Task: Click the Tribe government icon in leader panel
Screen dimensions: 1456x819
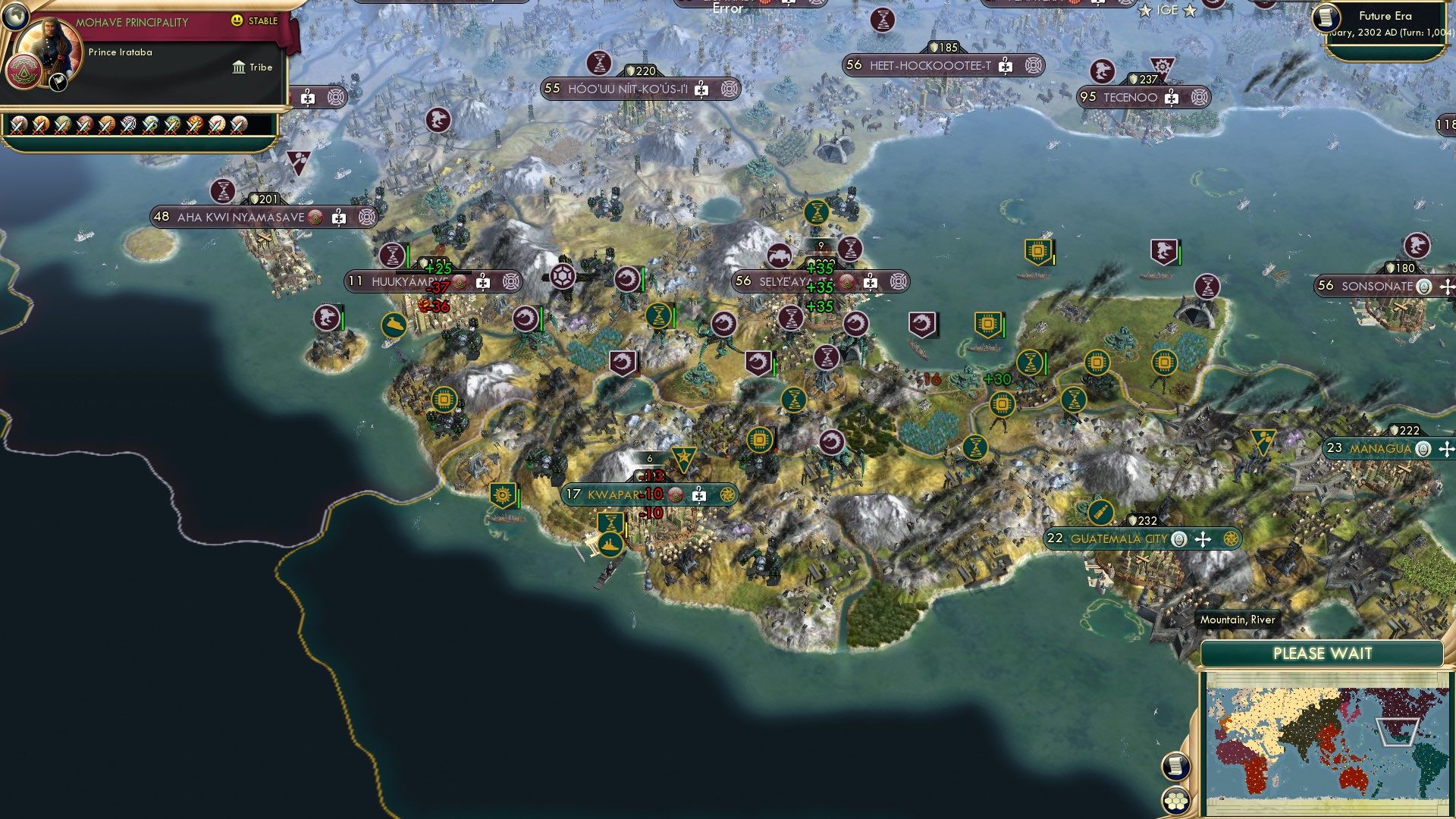Action: [239, 68]
